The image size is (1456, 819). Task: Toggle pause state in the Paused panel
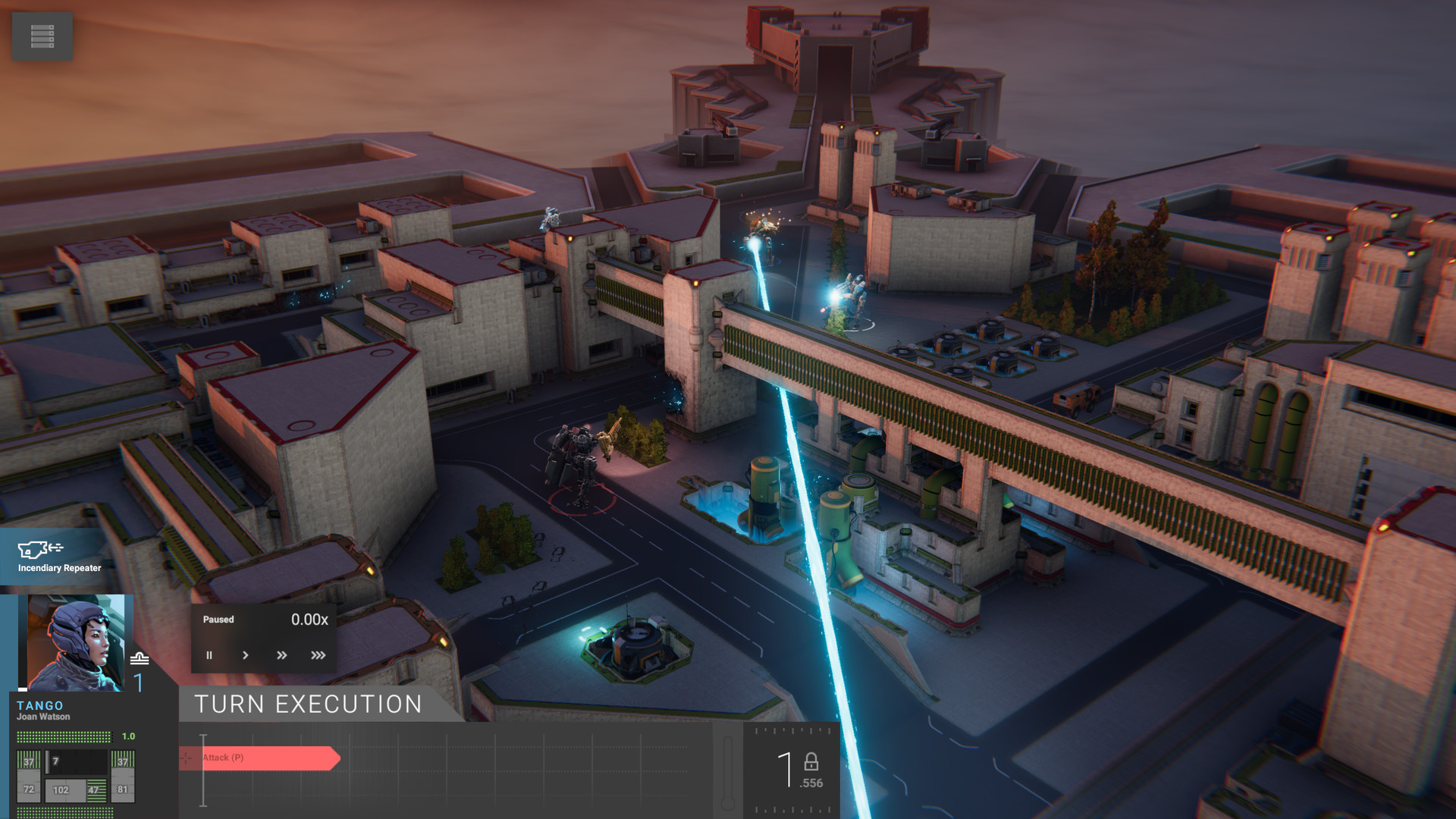click(x=218, y=620)
